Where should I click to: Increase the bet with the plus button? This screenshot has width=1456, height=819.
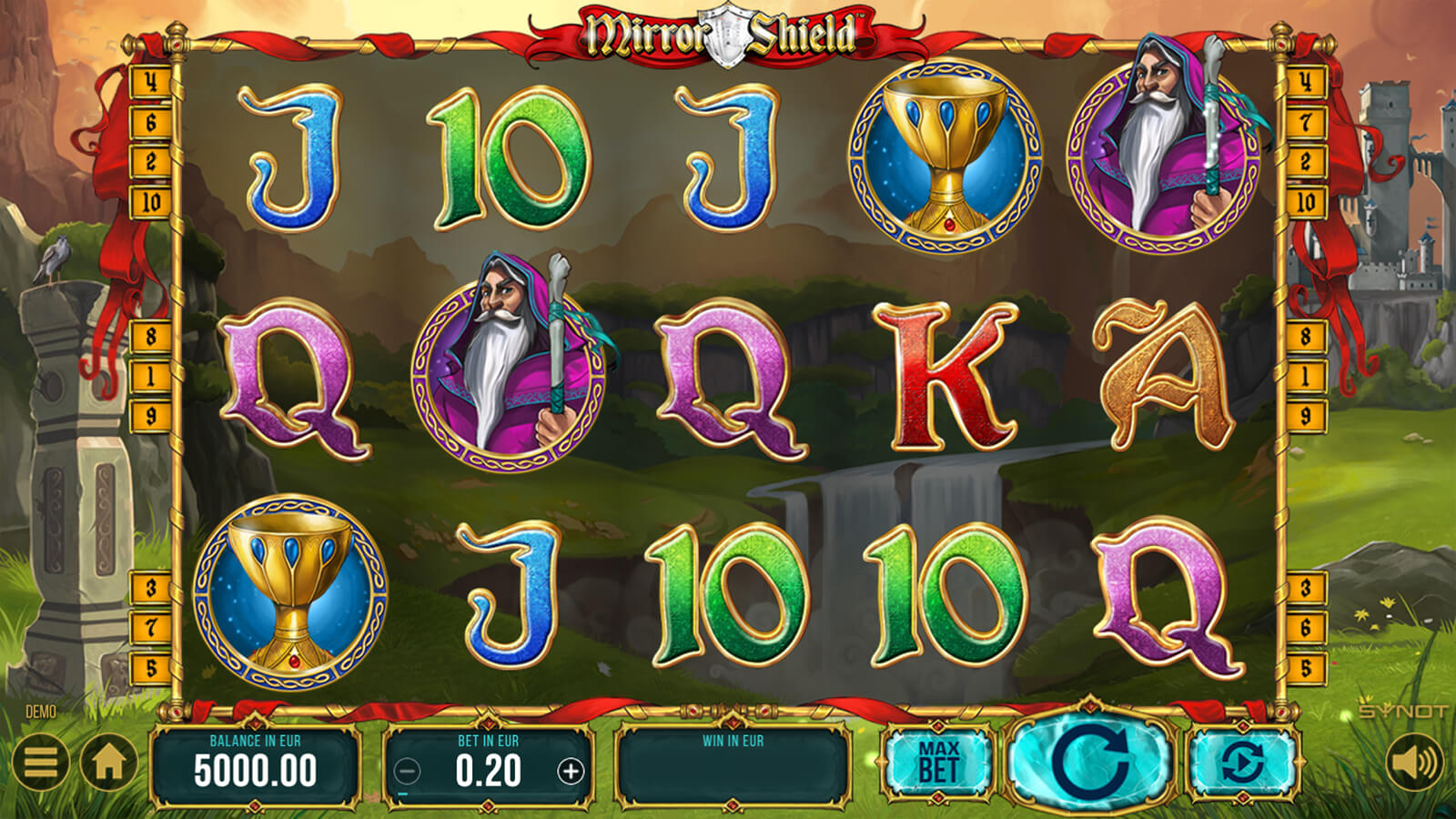click(571, 773)
